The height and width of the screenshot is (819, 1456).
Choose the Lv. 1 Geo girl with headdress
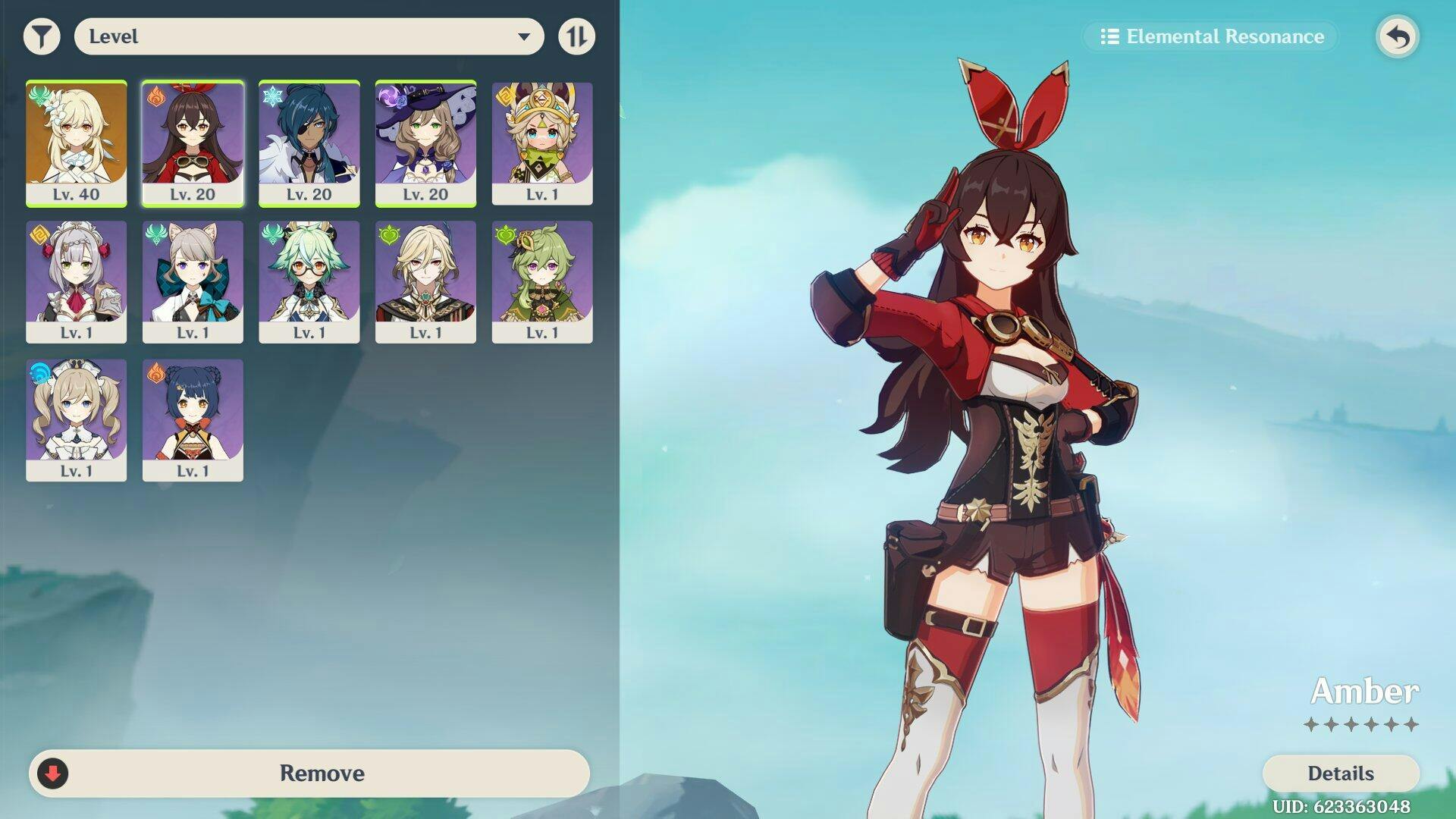click(542, 143)
